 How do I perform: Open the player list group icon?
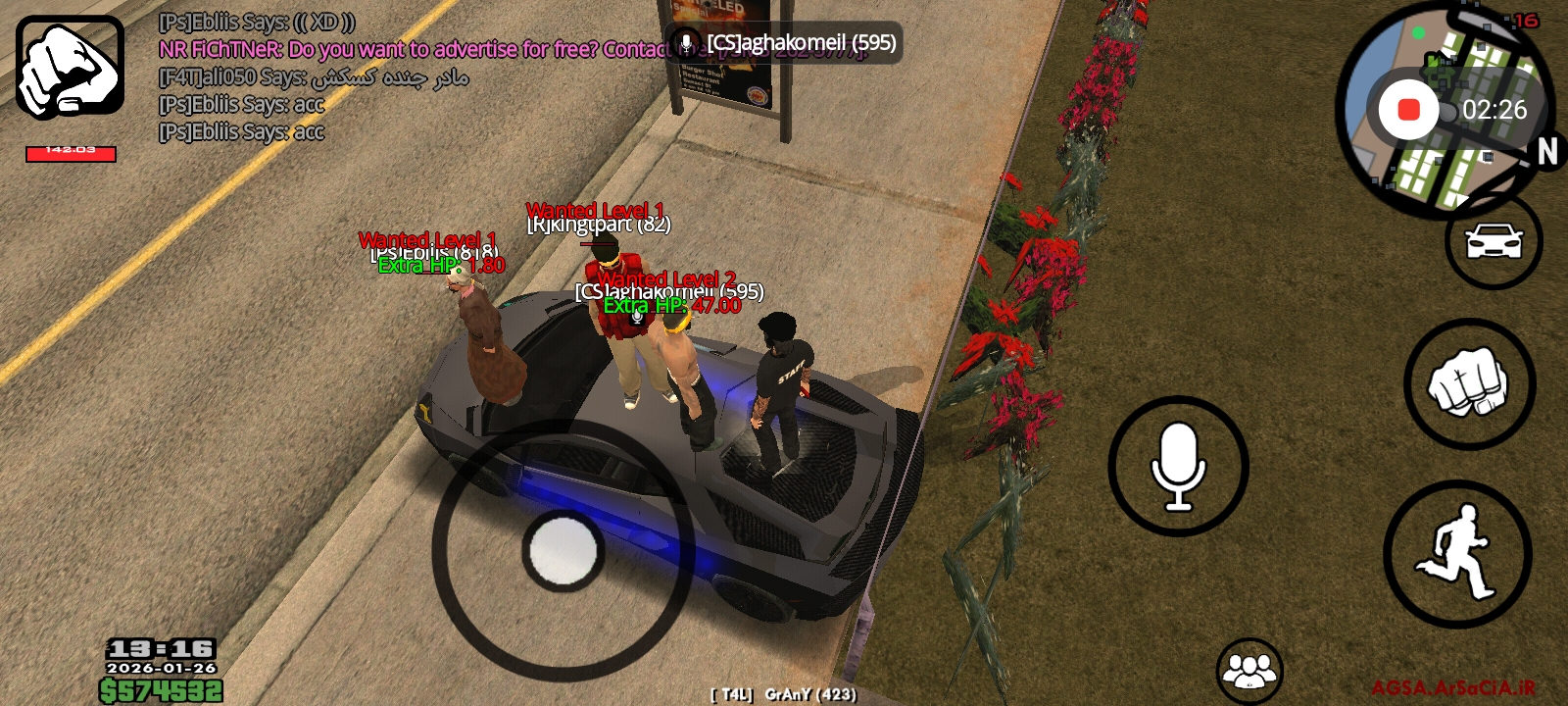[x=1249, y=672]
